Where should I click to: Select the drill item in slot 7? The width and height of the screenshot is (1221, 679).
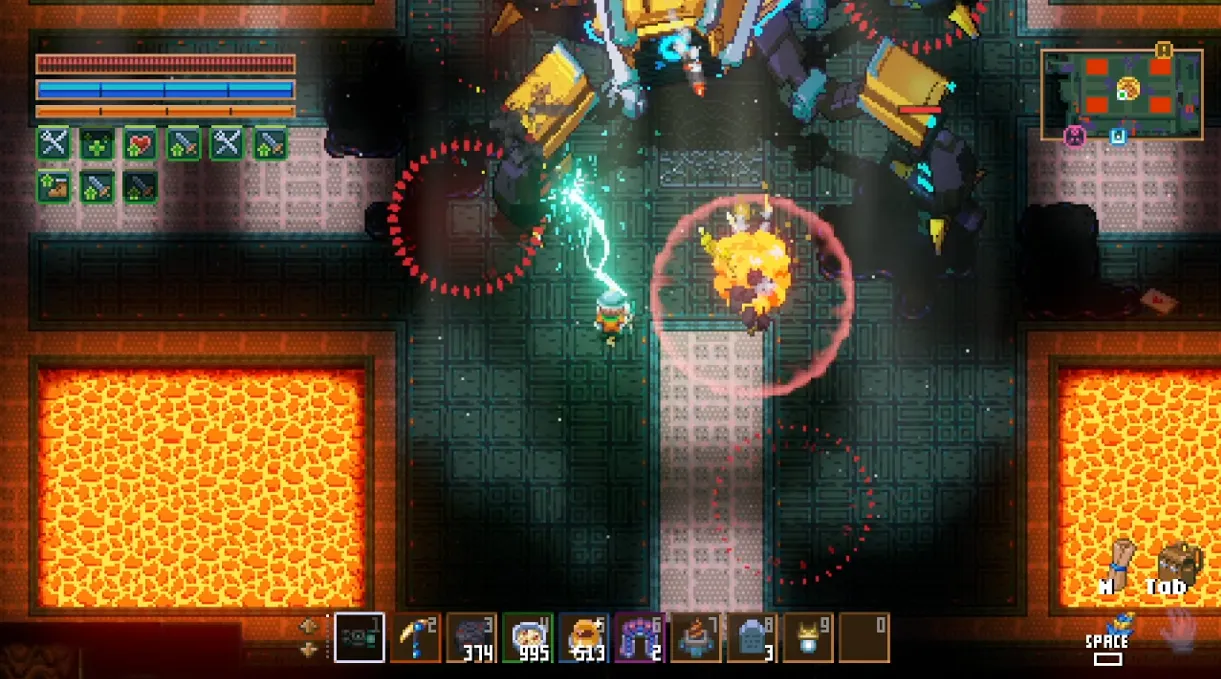coord(695,638)
